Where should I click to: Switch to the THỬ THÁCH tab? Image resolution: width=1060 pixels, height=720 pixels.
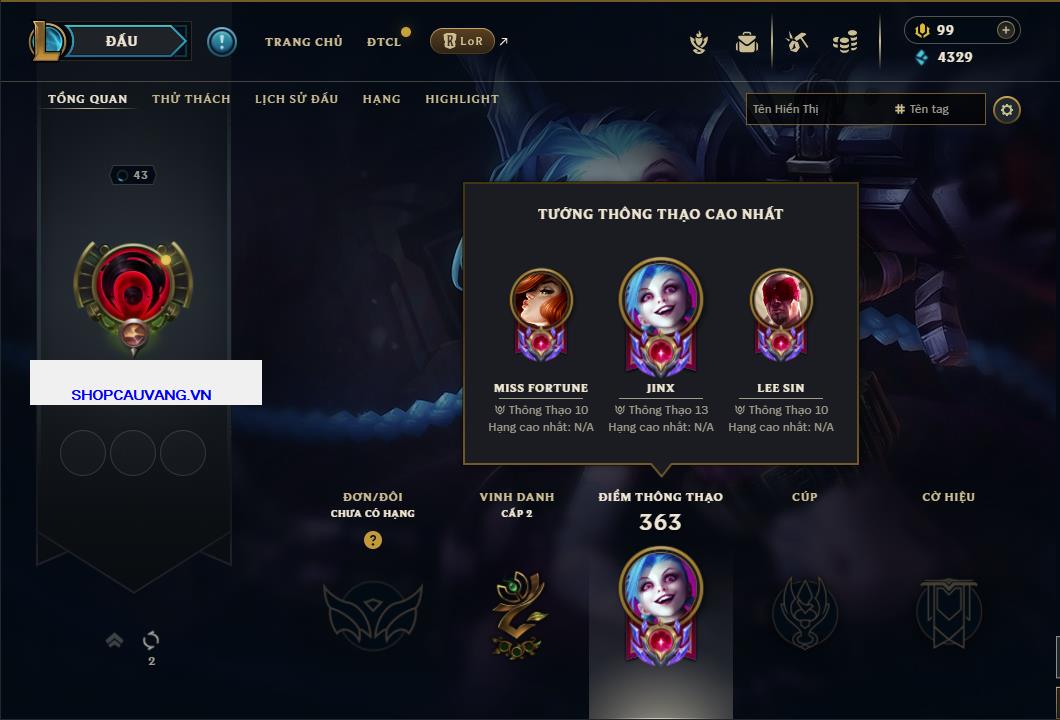click(x=191, y=99)
